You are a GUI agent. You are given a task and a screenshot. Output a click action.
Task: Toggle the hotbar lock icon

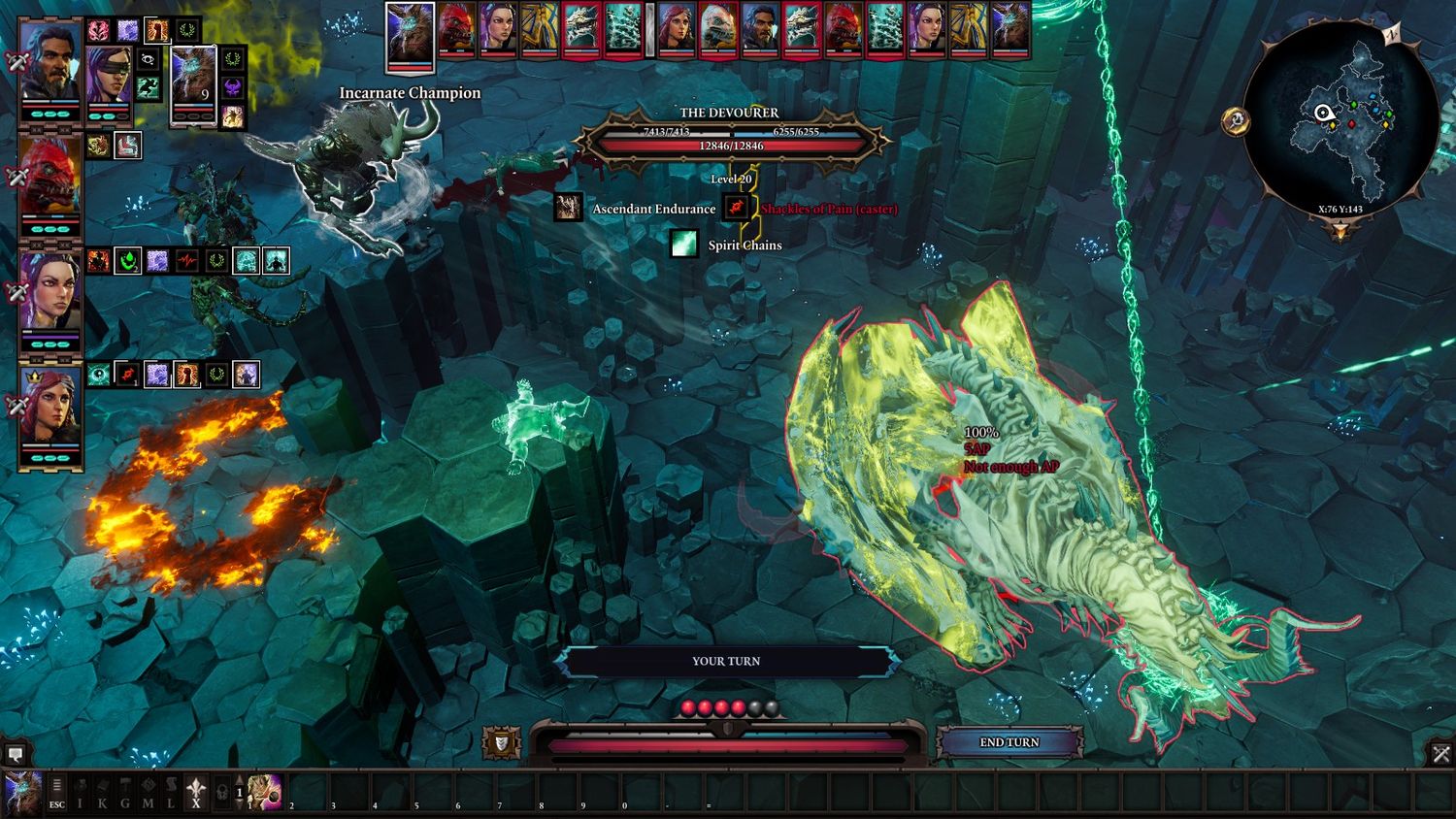click(222, 792)
